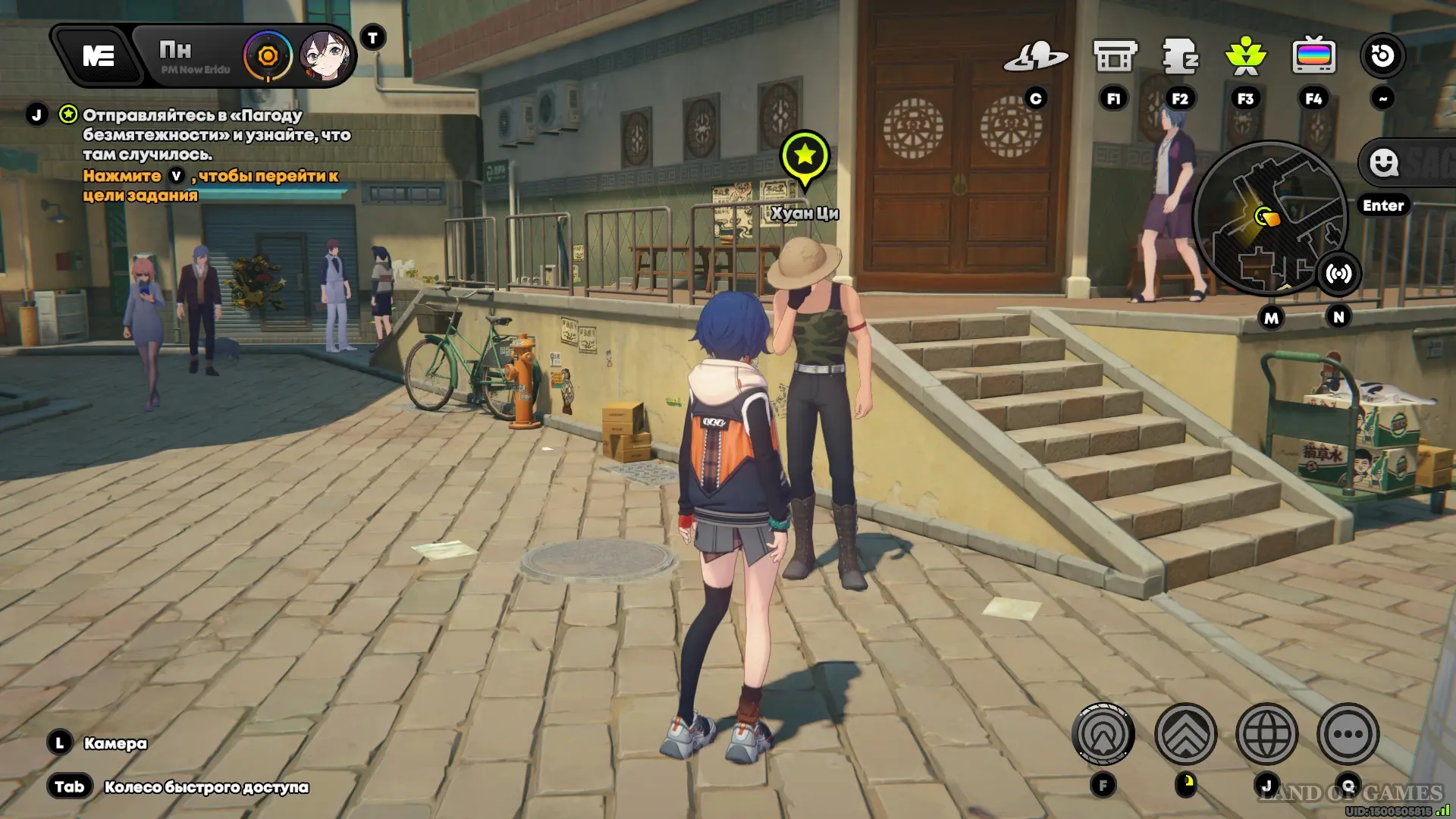Select the Хуан Ци quest star marker
1456x819 pixels.
coord(805,157)
